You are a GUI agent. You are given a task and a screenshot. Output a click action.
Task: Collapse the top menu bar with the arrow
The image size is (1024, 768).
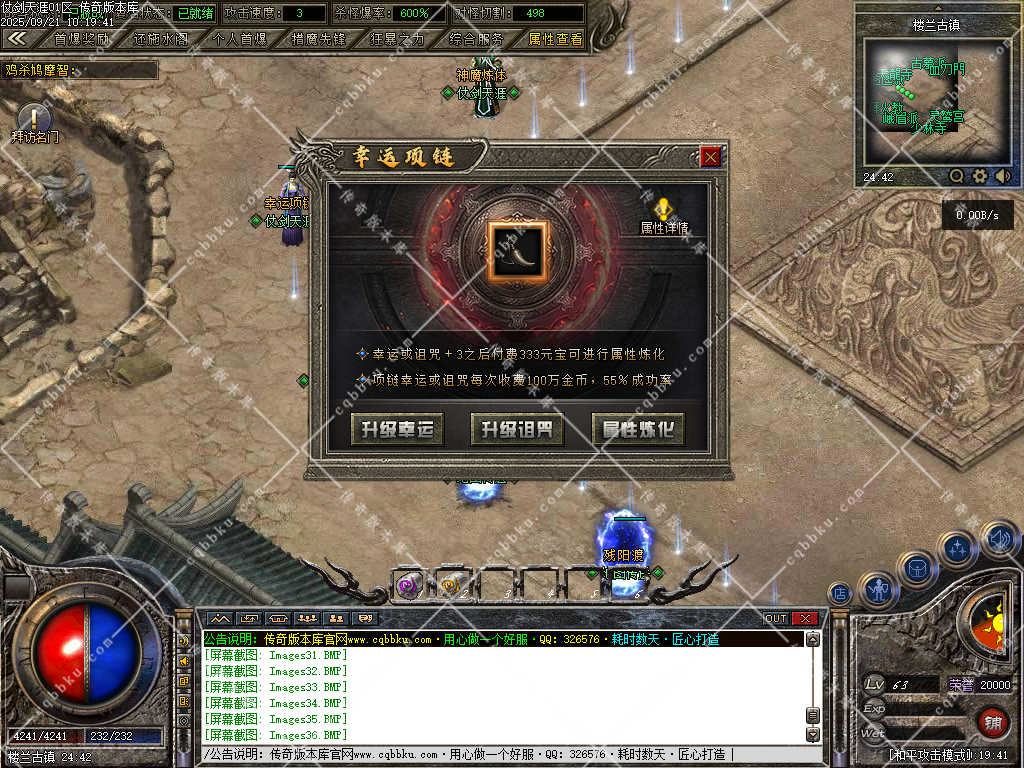[17, 38]
